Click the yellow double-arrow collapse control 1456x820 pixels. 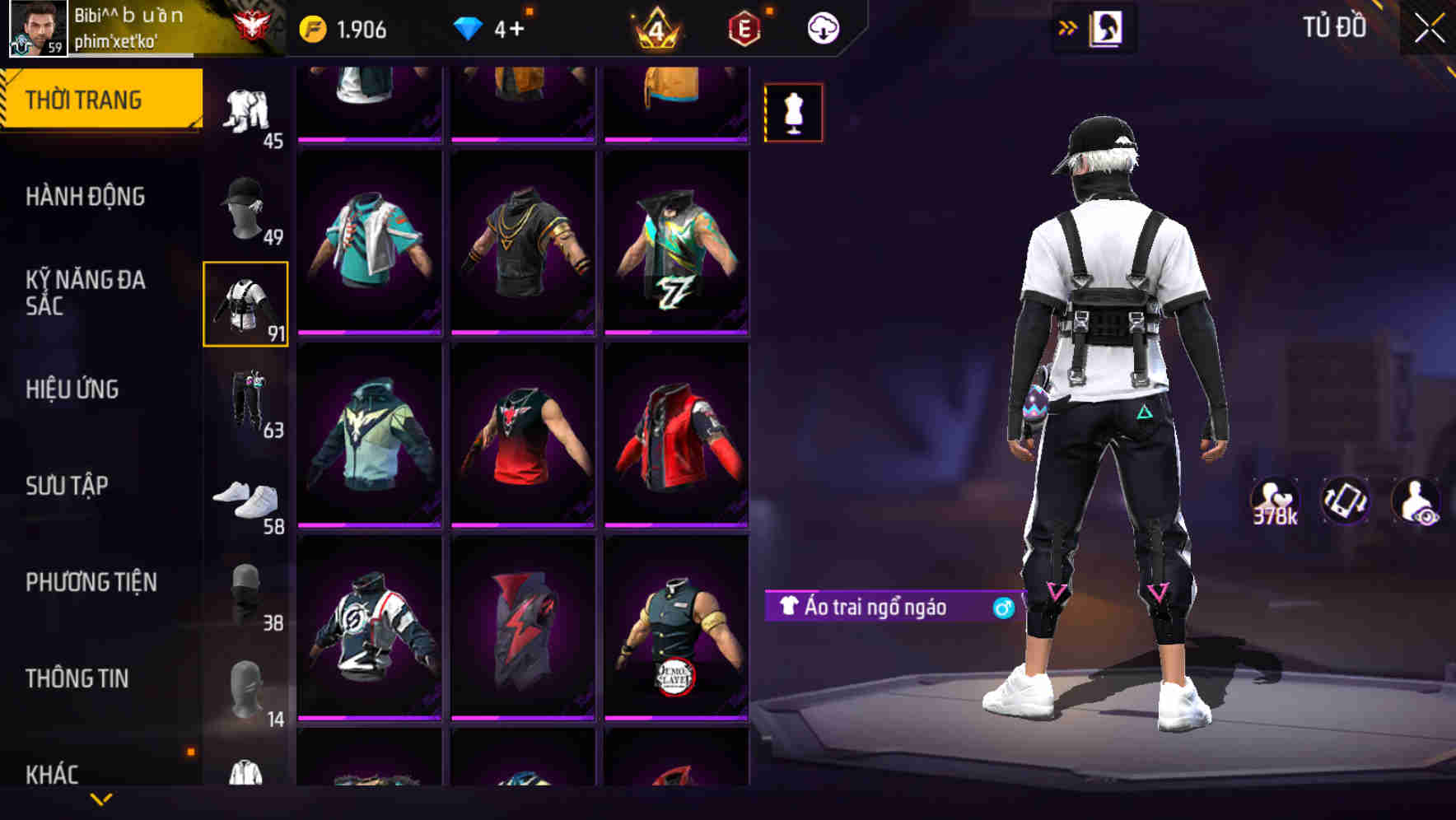(x=1068, y=26)
